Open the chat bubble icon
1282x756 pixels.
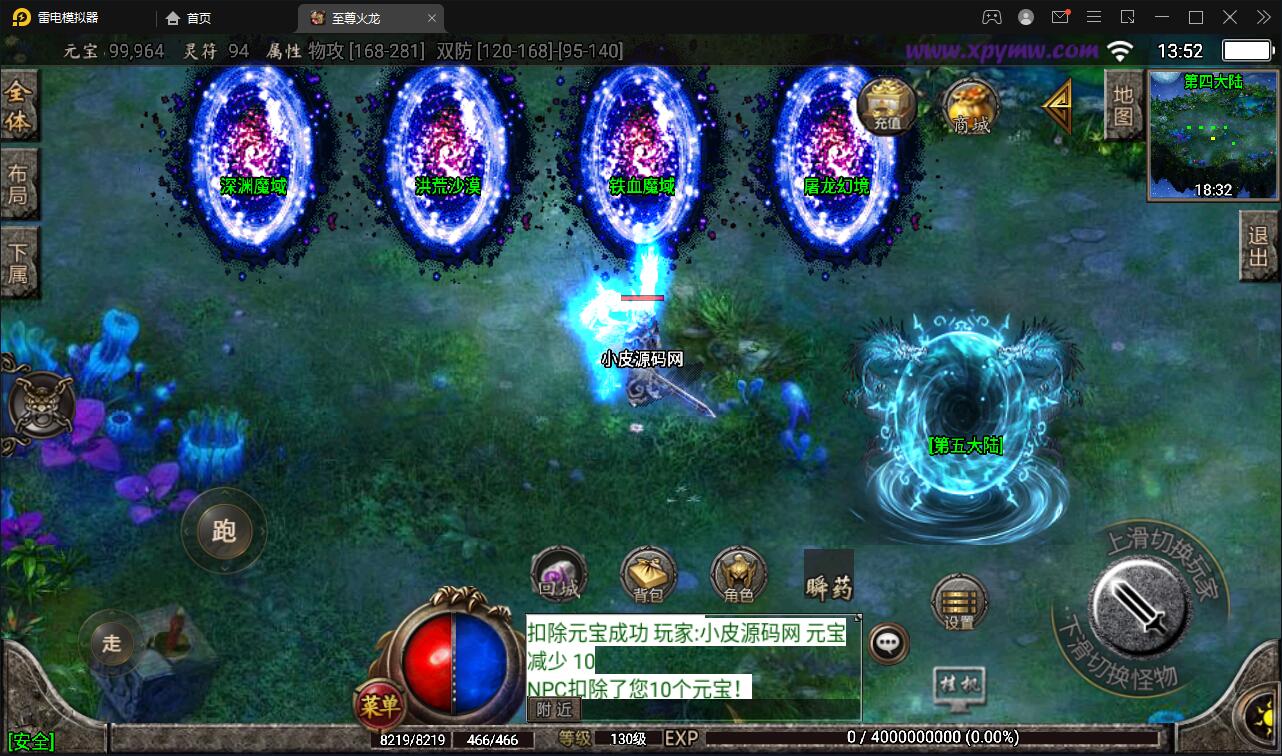(889, 644)
